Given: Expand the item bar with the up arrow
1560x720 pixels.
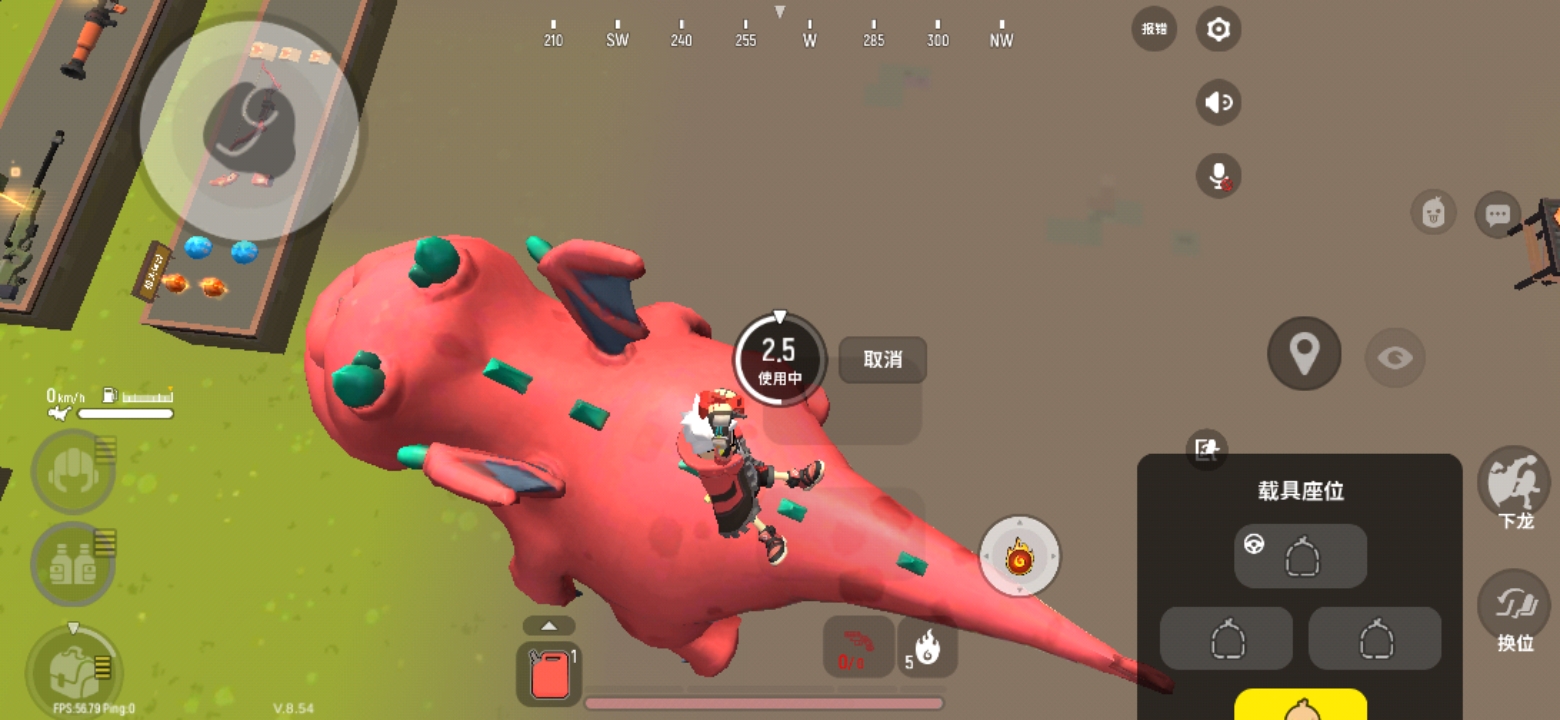Looking at the screenshot, I should tap(548, 624).
